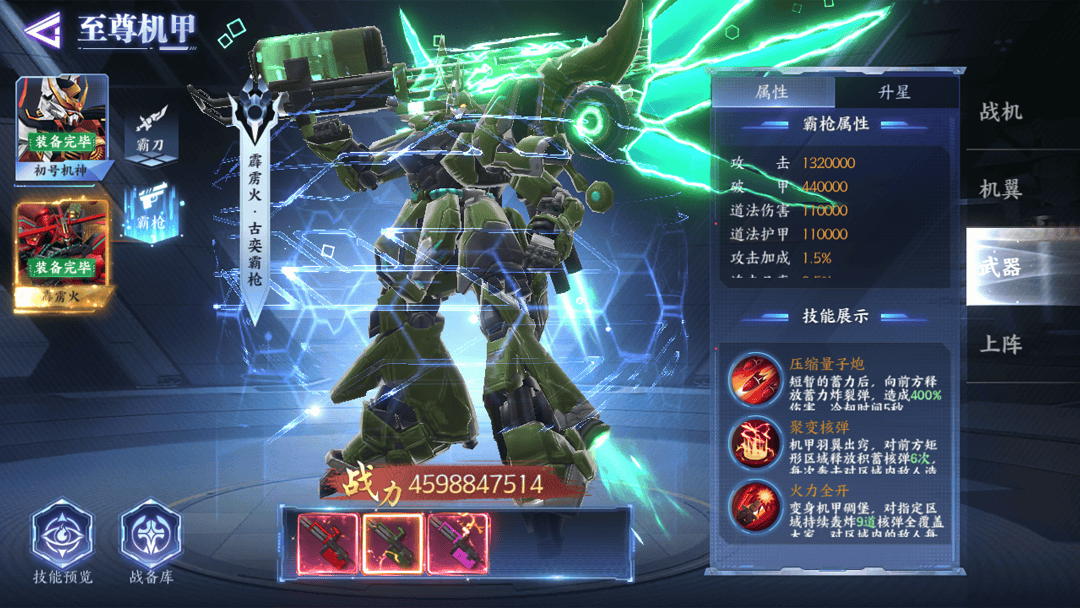View the 火力全开 skill icon

(755, 507)
